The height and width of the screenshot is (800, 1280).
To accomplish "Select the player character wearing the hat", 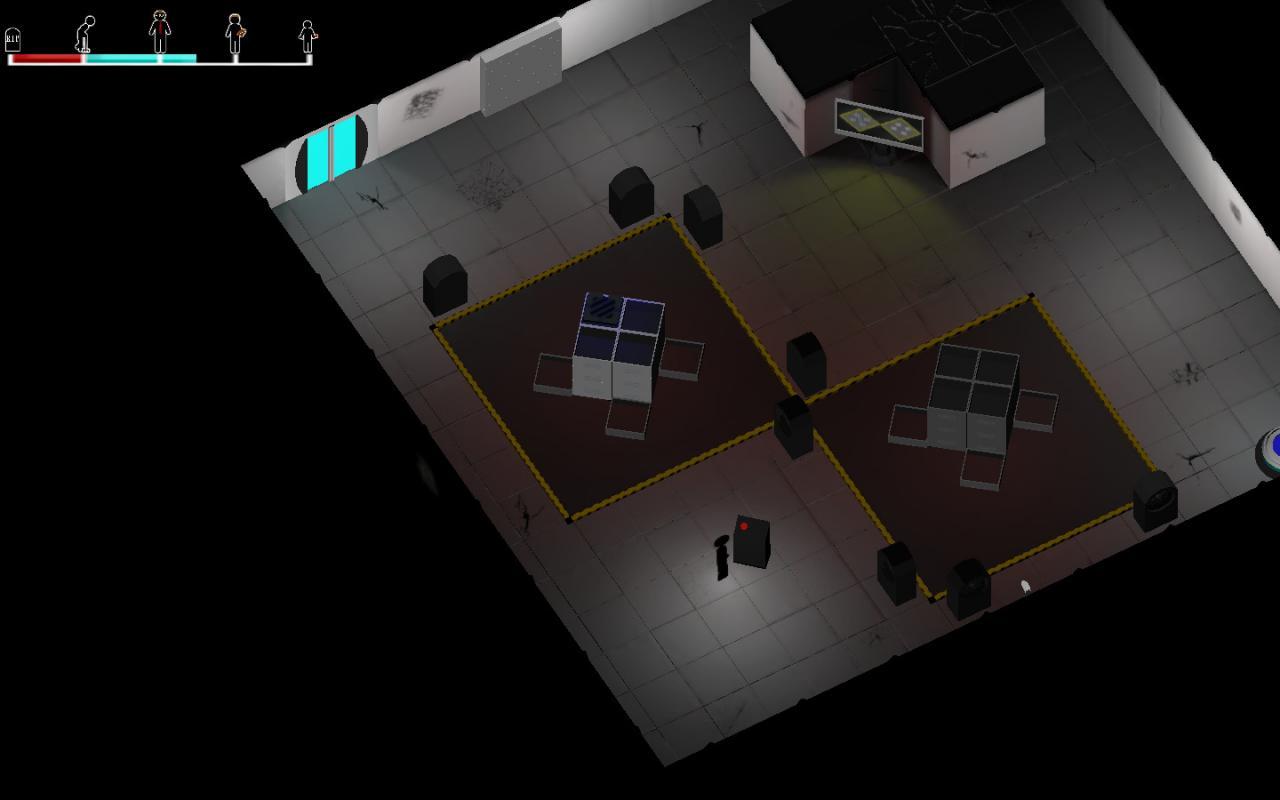I will 720,553.
